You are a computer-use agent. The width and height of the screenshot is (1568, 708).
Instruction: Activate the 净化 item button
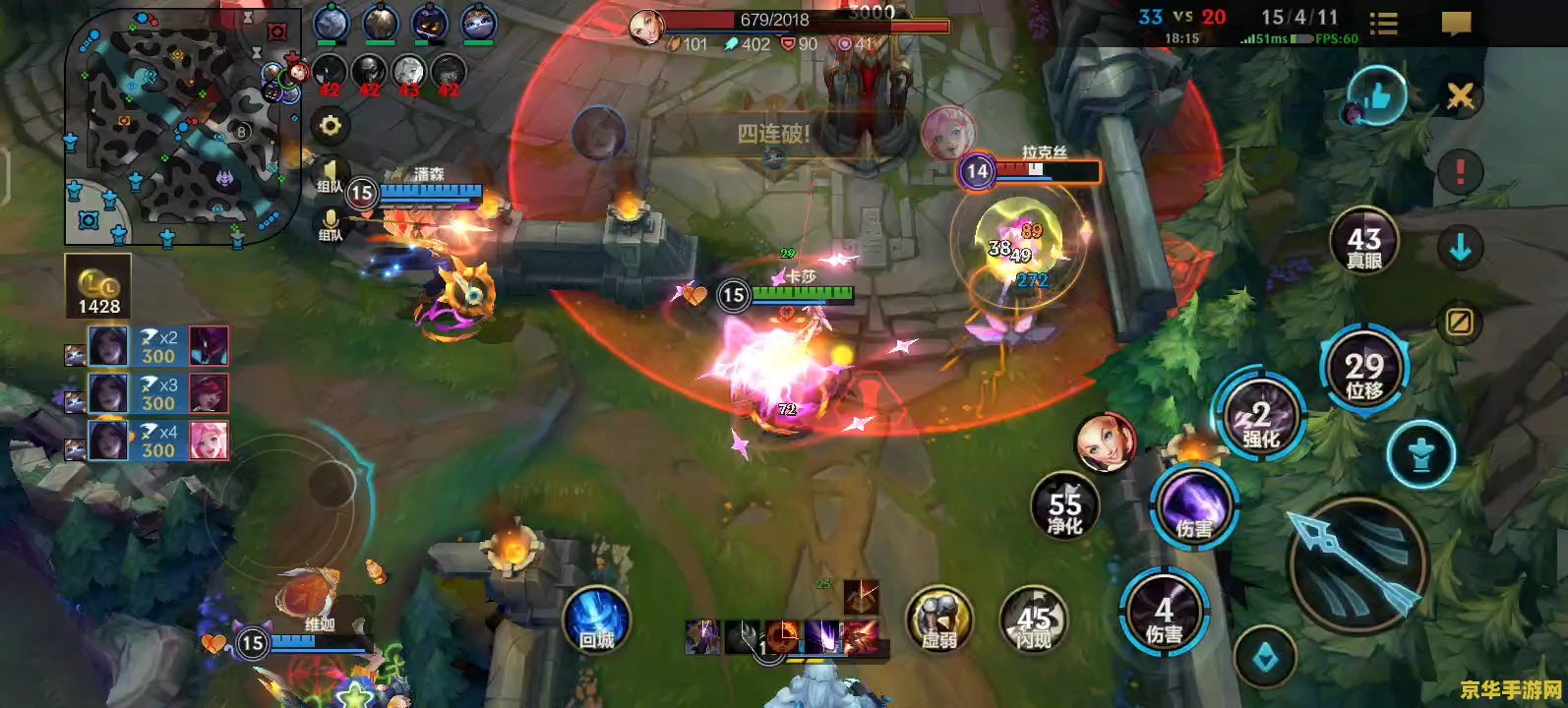point(1064,508)
